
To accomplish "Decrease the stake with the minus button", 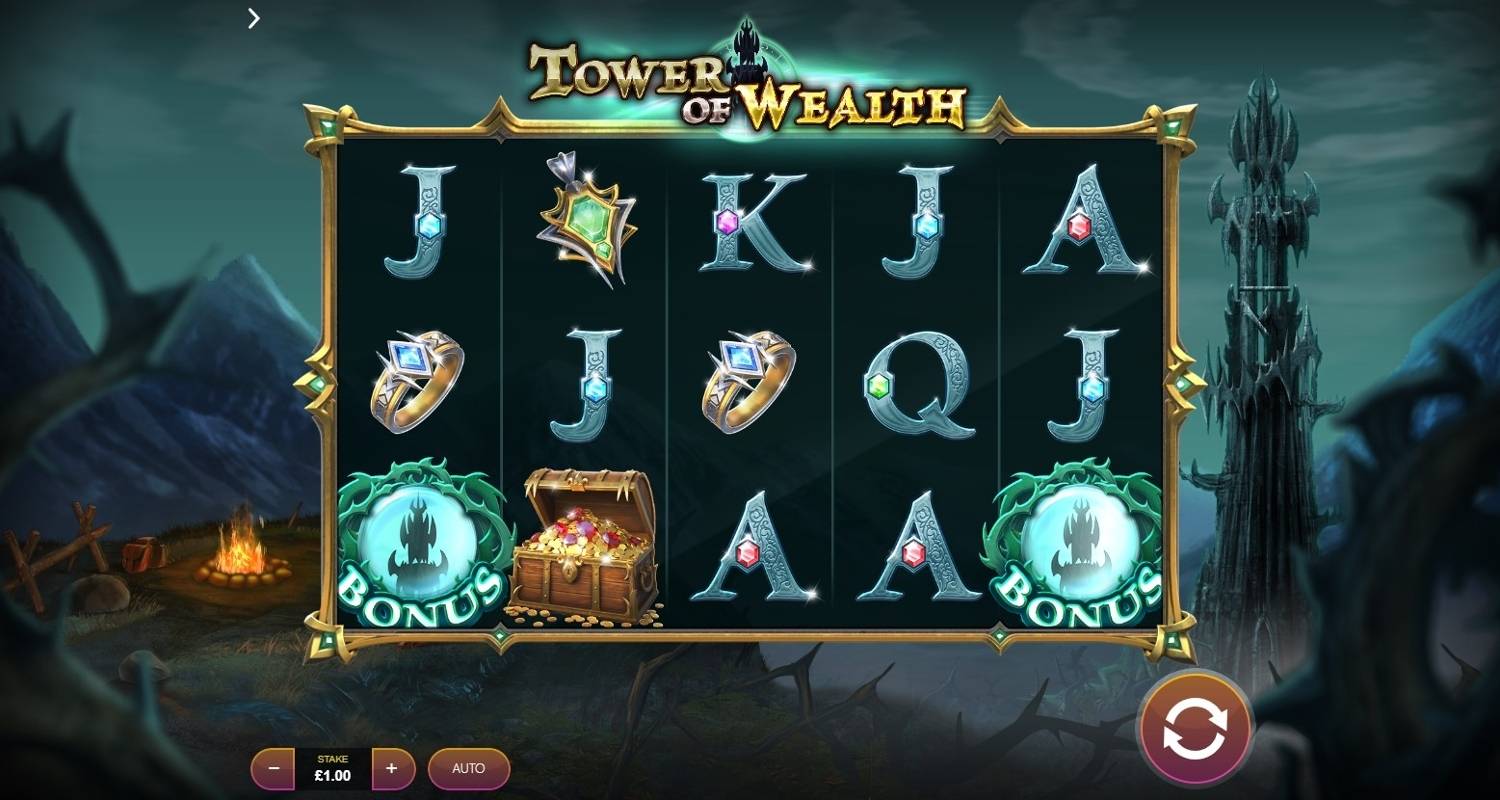I will pyautogui.click(x=272, y=769).
